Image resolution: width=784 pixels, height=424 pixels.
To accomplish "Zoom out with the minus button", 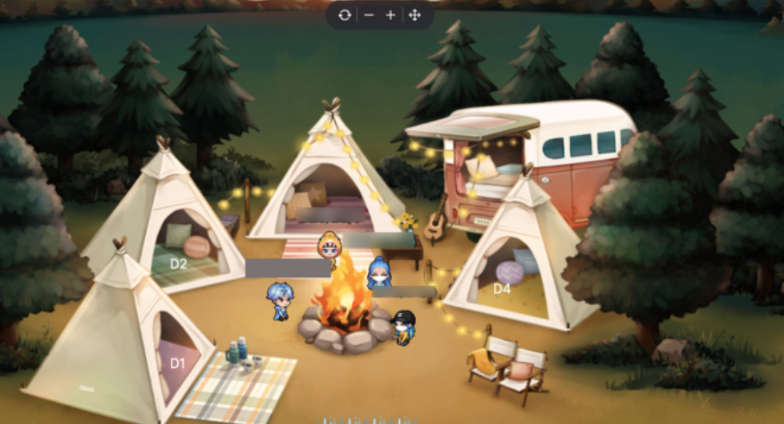I will 368,15.
